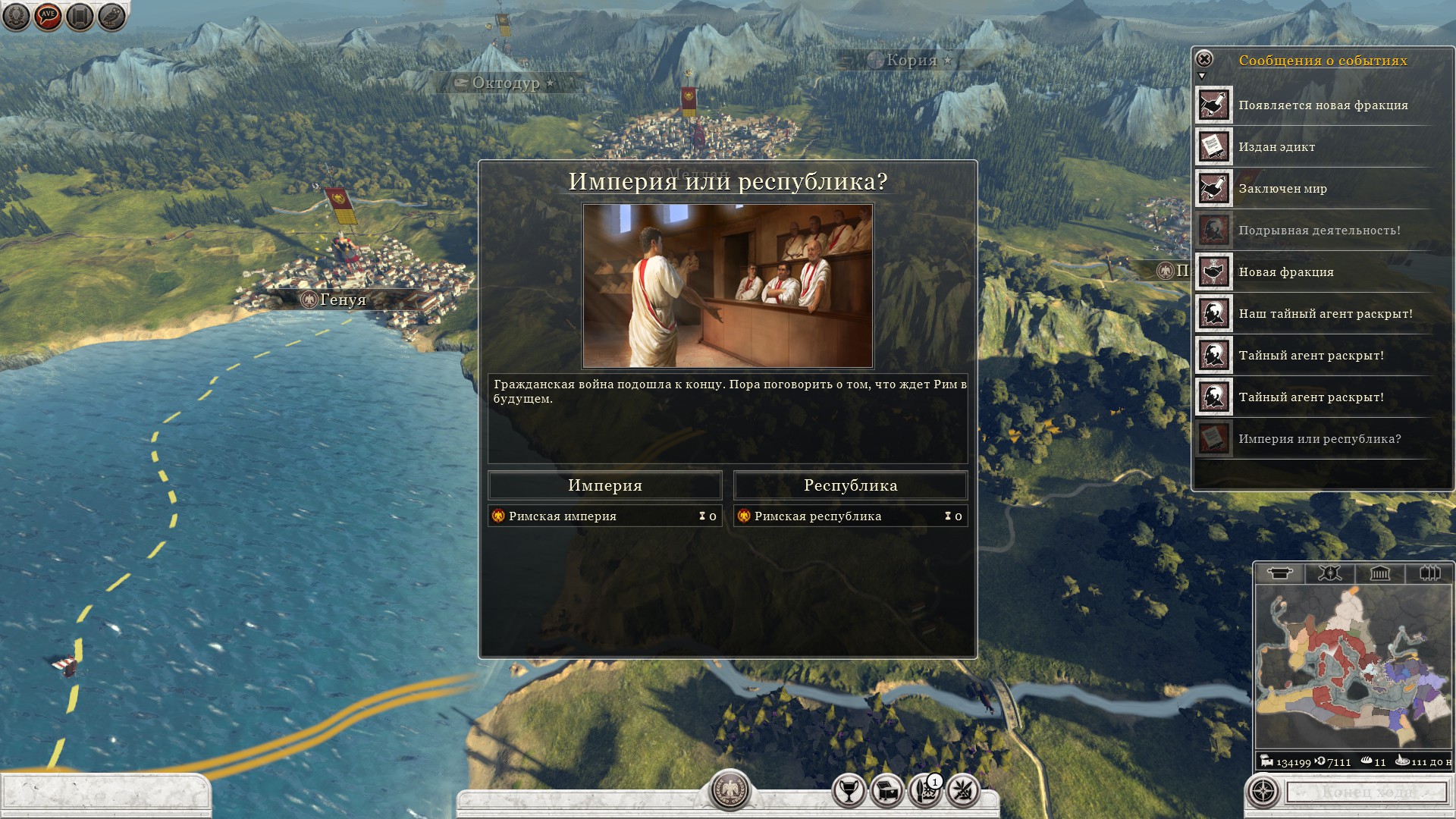Open the faction eagle emblem button
1456x819 pixels.
click(730, 790)
